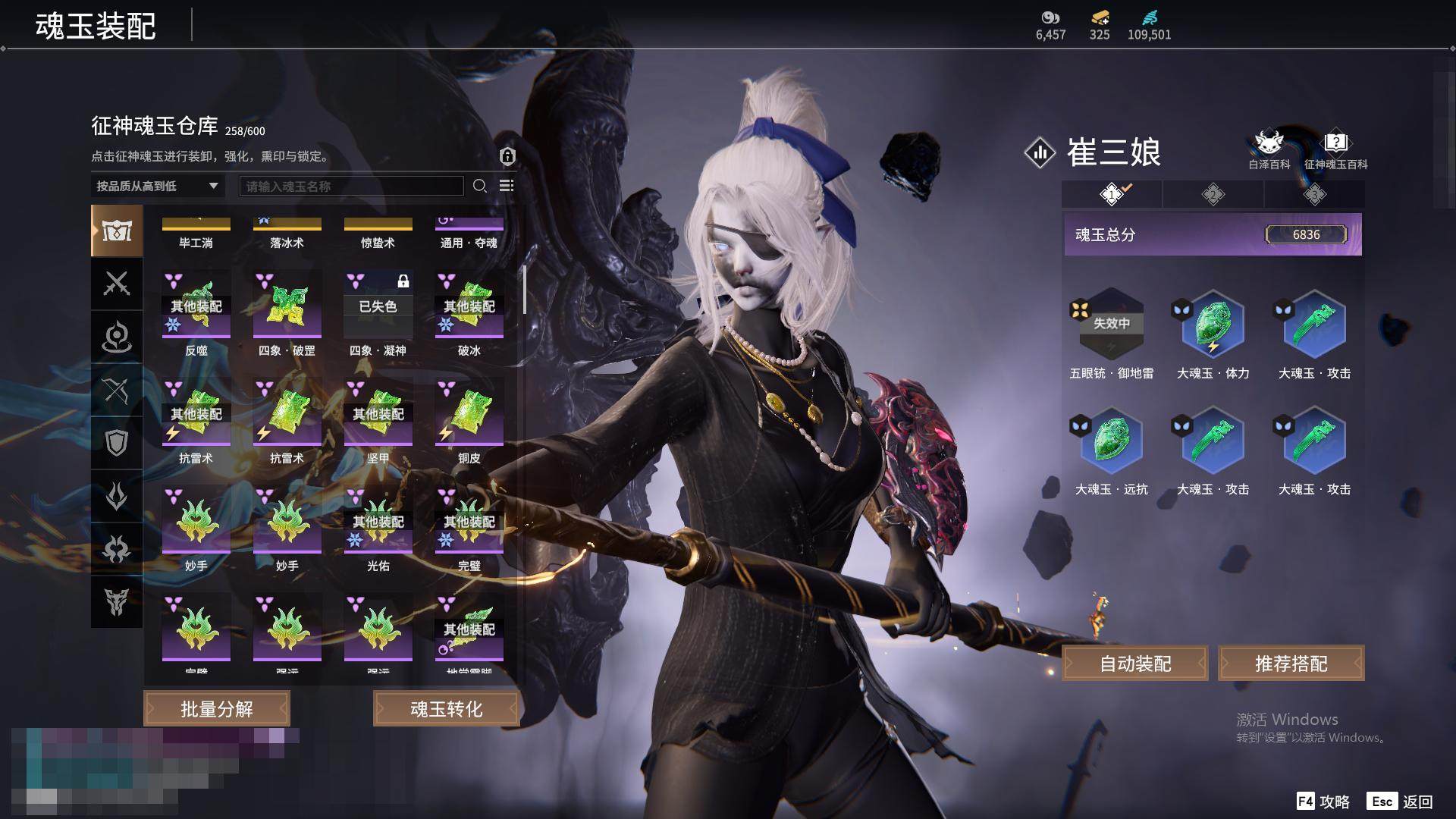Choose the 铜皮 soul jade
The height and width of the screenshot is (819, 1456).
[x=469, y=413]
